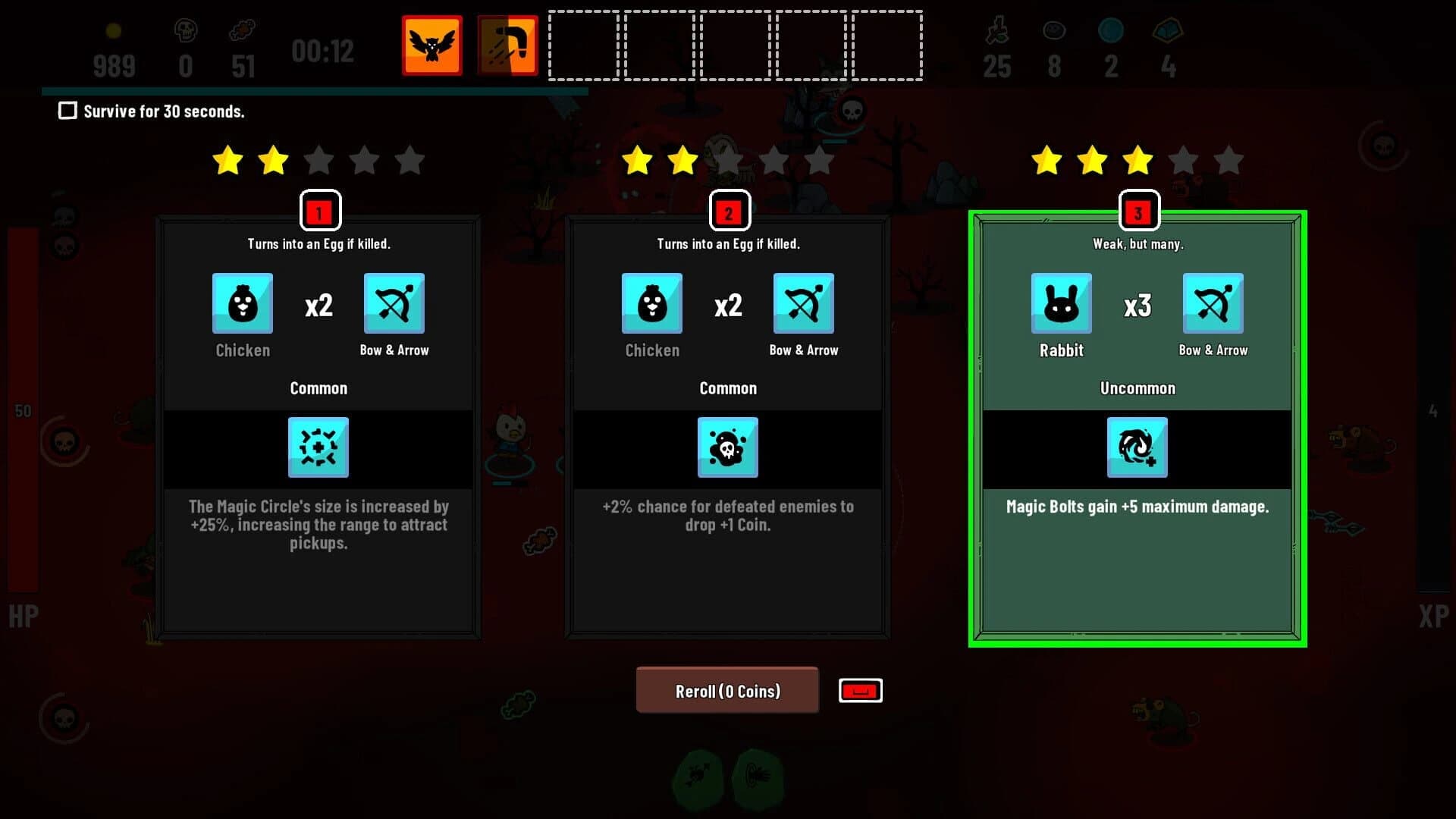Screen dimensions: 1456x819
Task: Click the Reroll (0 Coins) button
Action: [727, 690]
